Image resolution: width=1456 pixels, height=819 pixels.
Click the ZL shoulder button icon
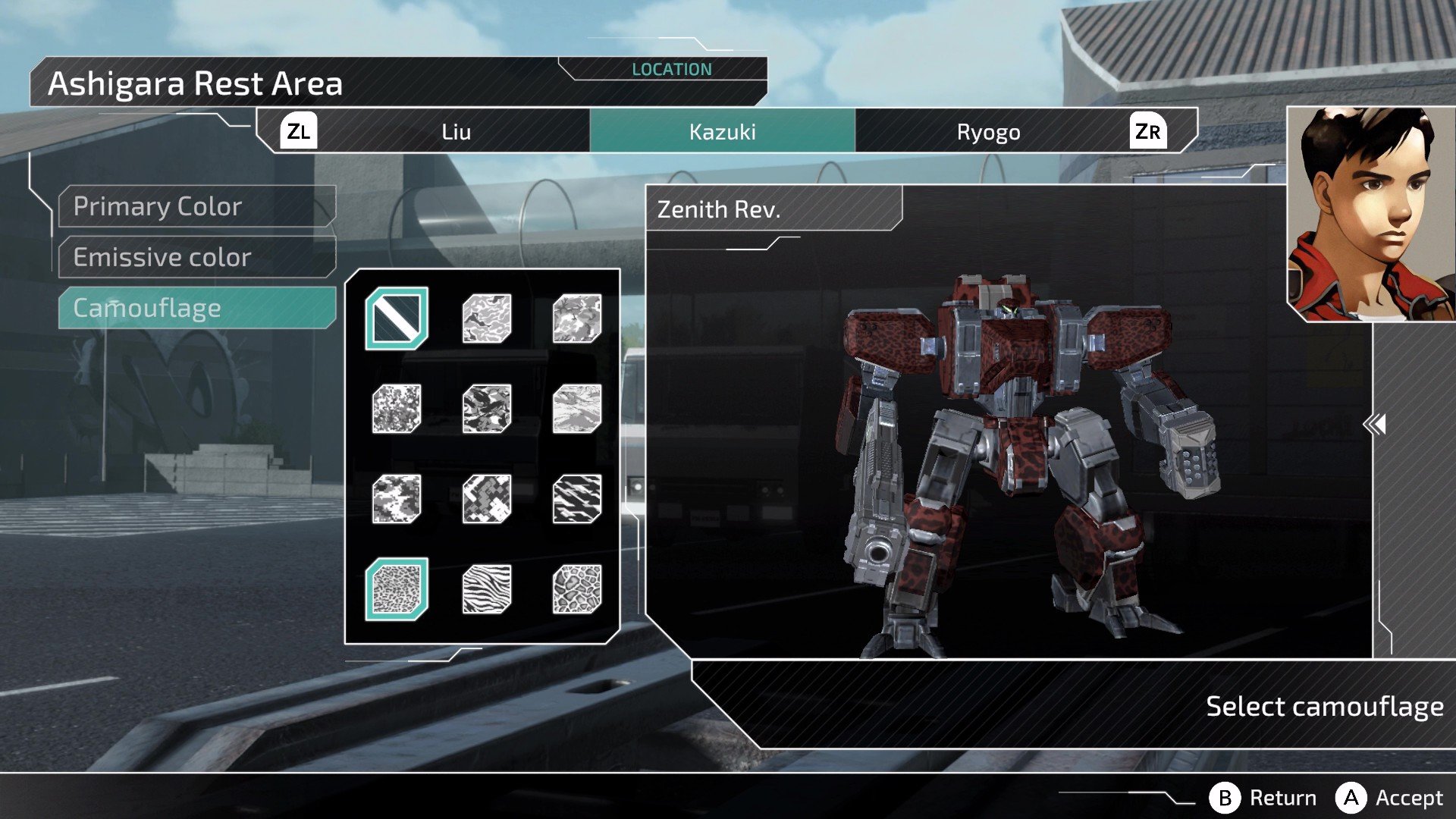tap(298, 131)
